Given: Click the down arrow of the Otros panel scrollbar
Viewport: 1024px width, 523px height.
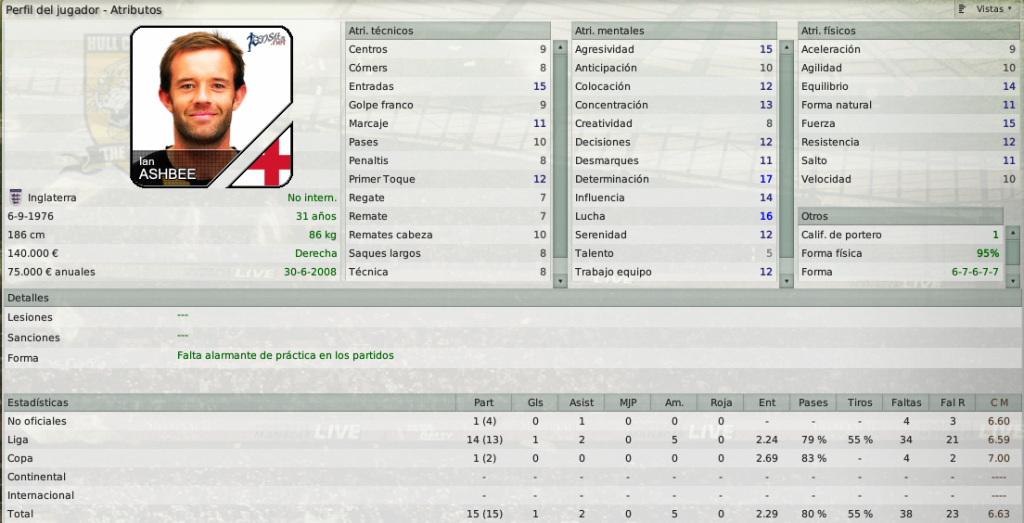Looking at the screenshot, I should 1010,283.
